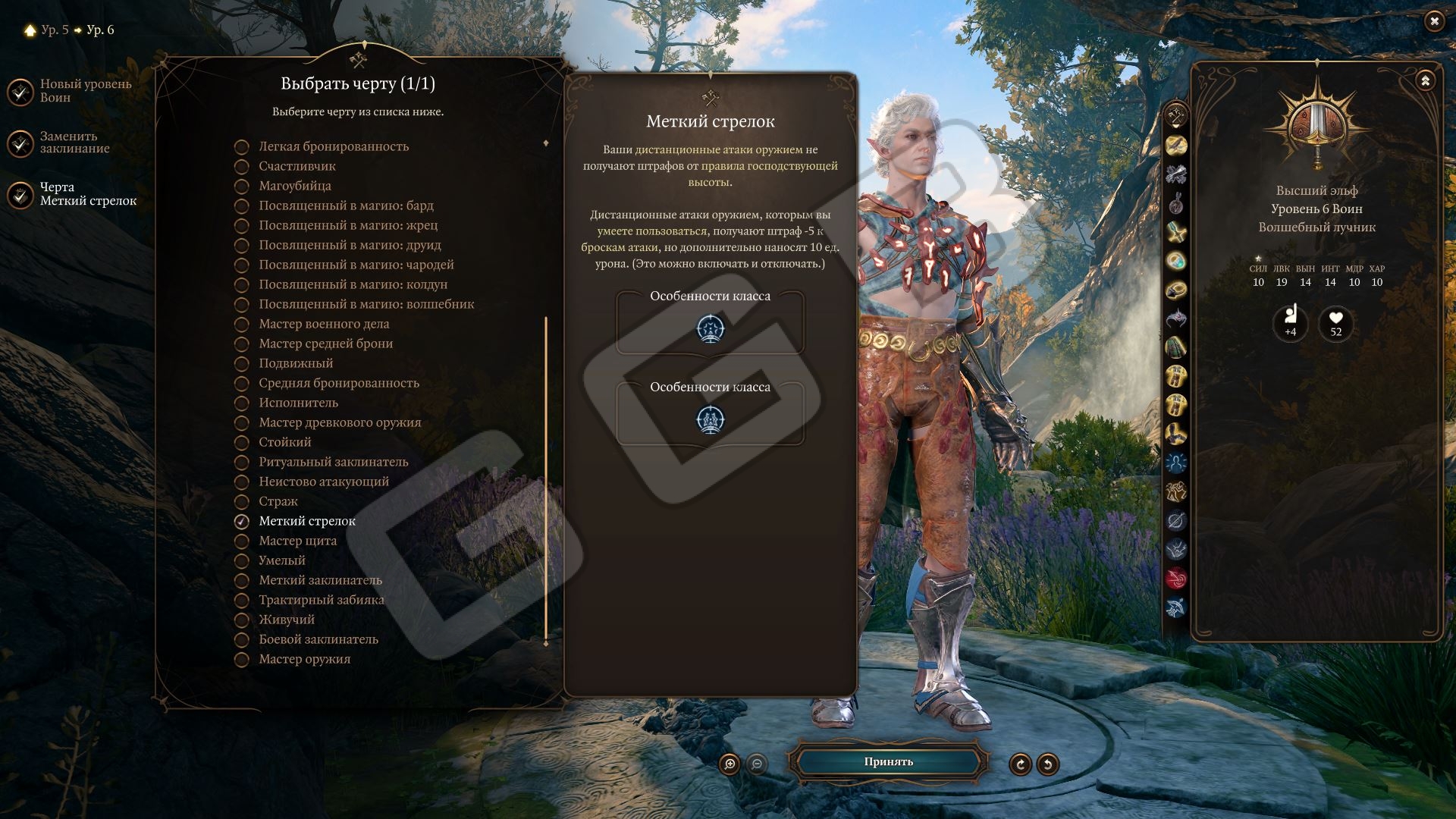Image resolution: width=1456 pixels, height=819 pixels.
Task: Close the level-up screen
Action: (x=1433, y=21)
